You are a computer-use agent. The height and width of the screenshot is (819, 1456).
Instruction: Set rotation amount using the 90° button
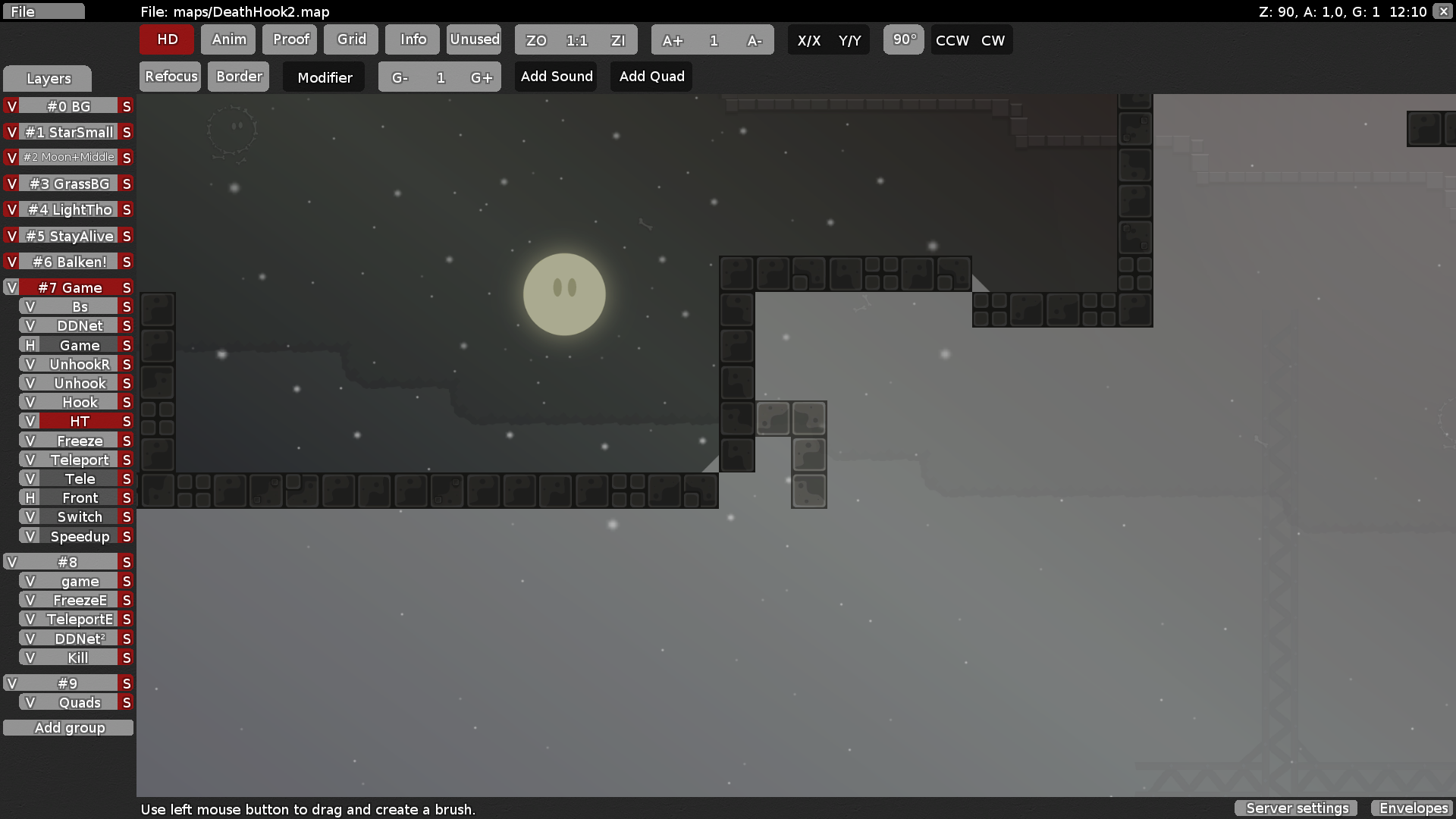(903, 39)
